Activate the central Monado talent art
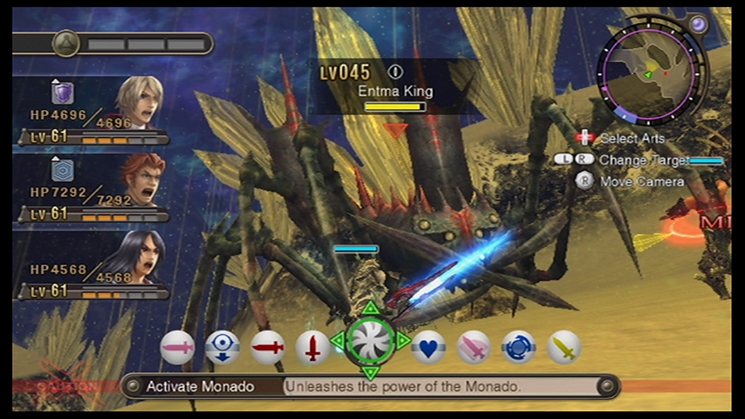 (x=370, y=340)
